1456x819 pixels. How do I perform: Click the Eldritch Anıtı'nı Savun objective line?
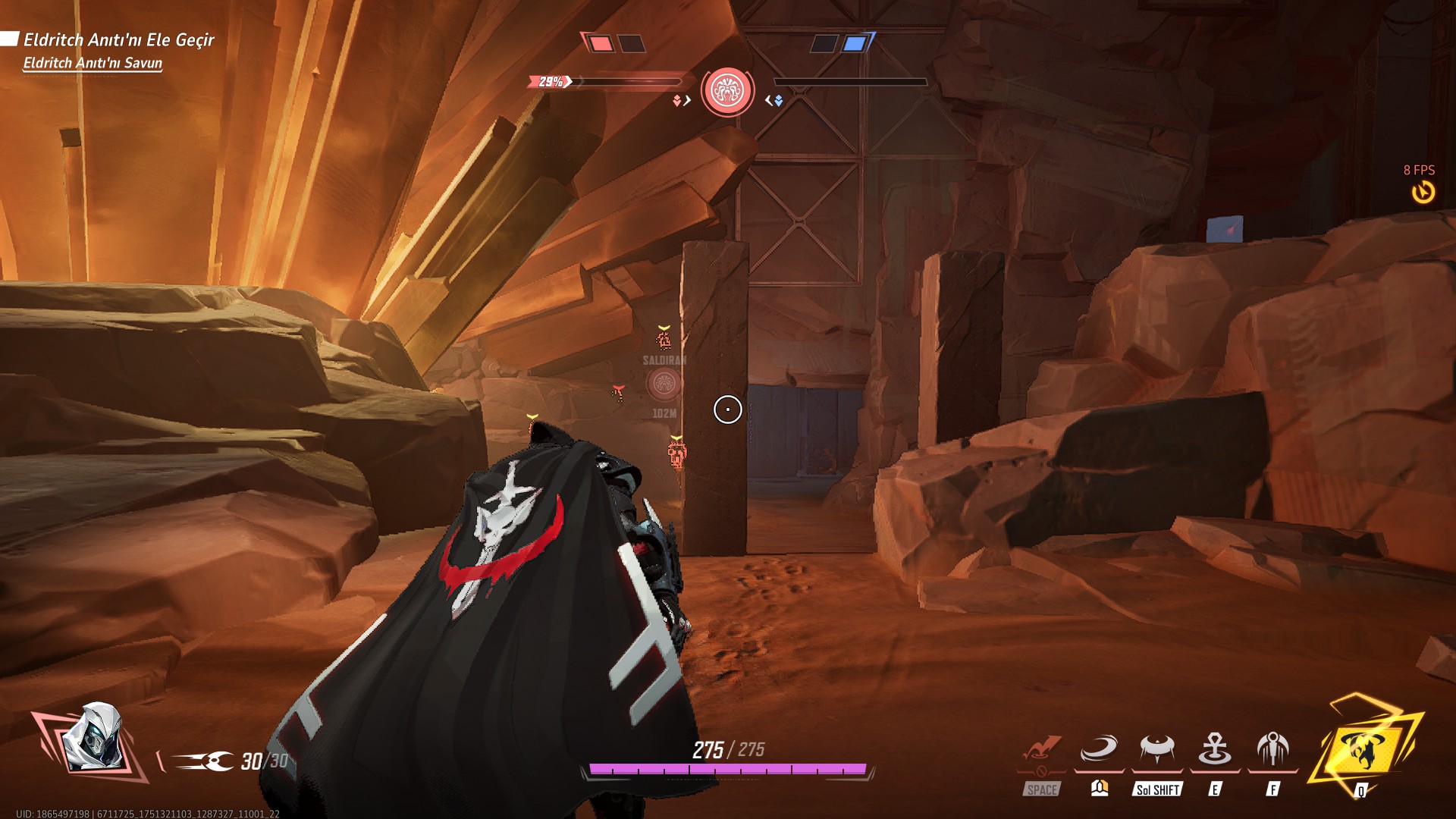(x=93, y=63)
